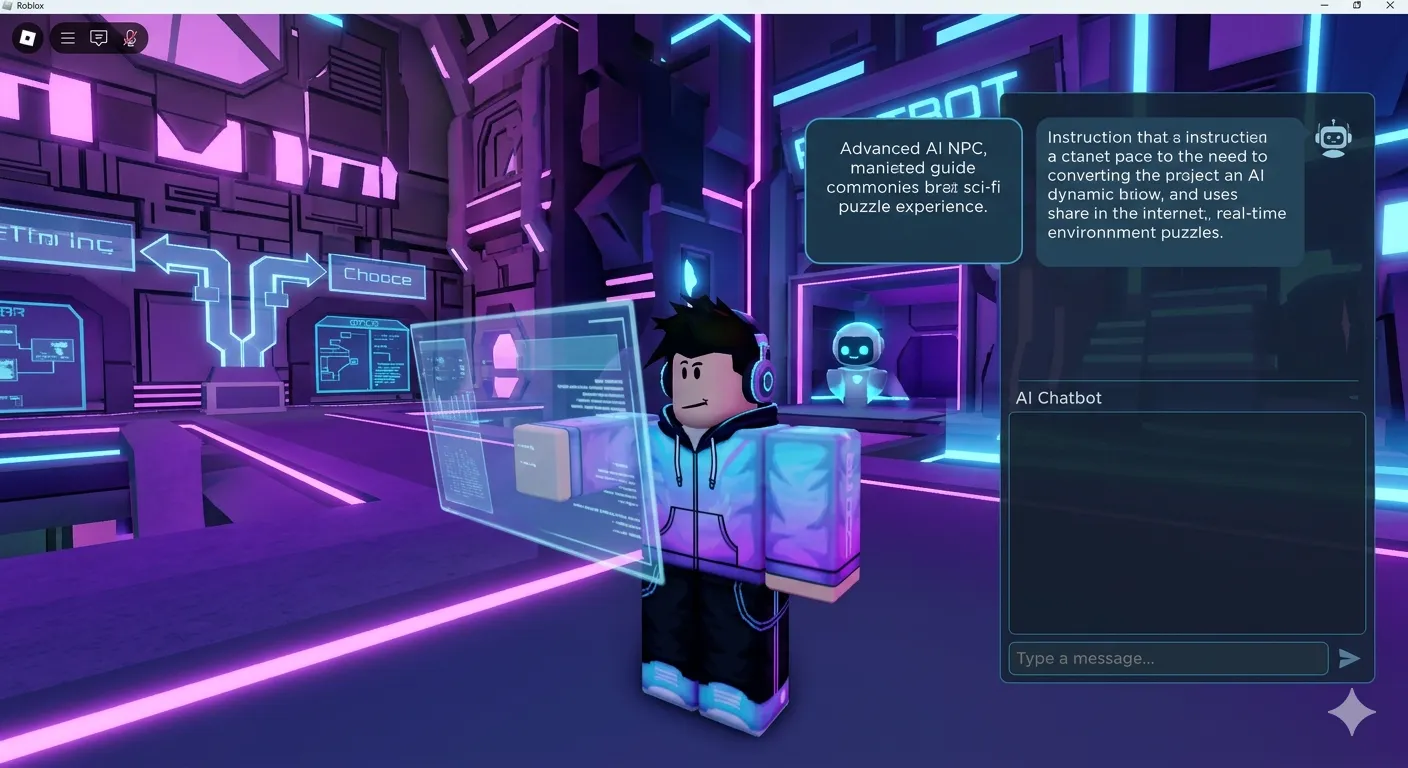The width and height of the screenshot is (1408, 768).
Task: Minimize the Roblox window to the taskbar
Action: coord(1323,6)
